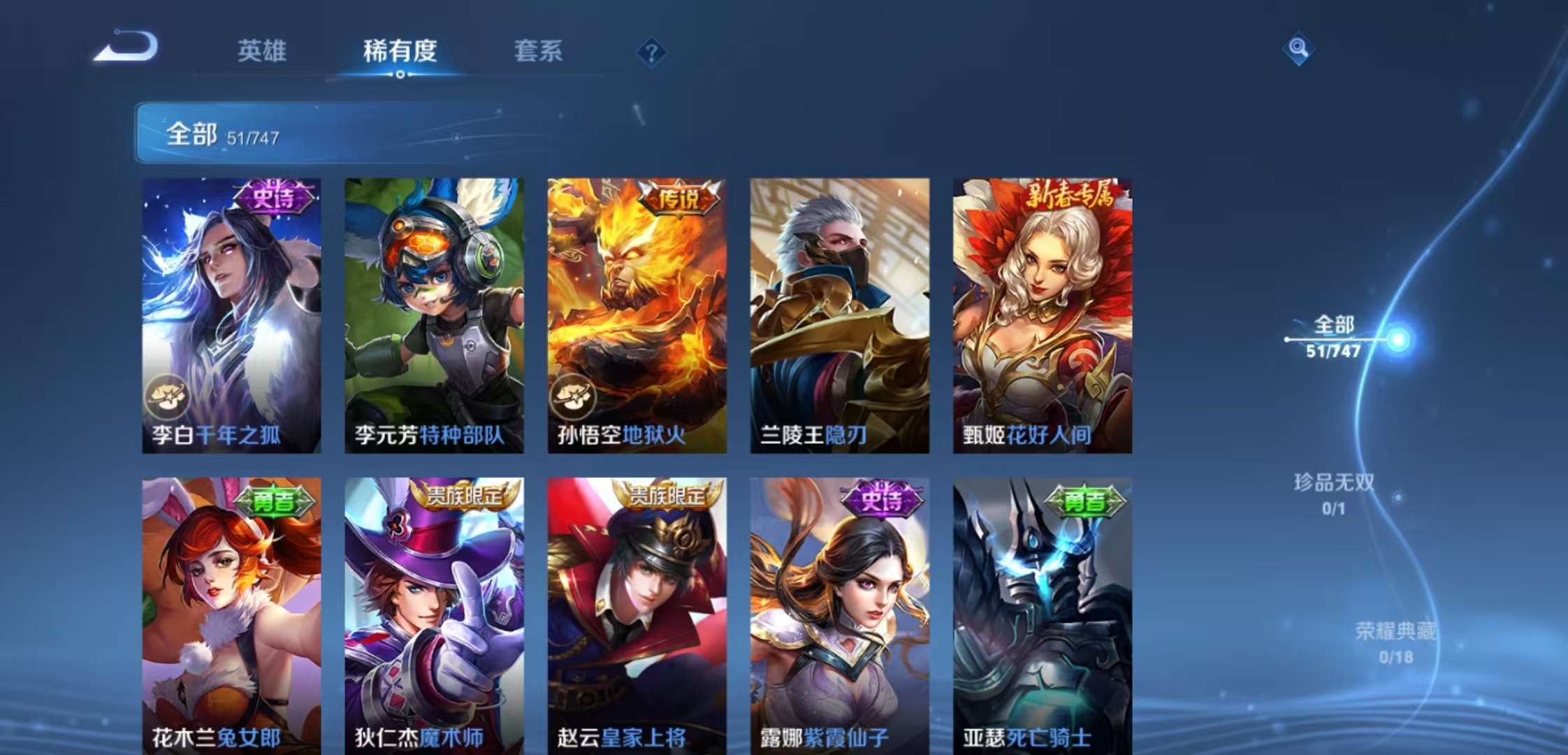This screenshot has width=1568, height=755.
Task: Click the question mark help icon
Action: [651, 52]
